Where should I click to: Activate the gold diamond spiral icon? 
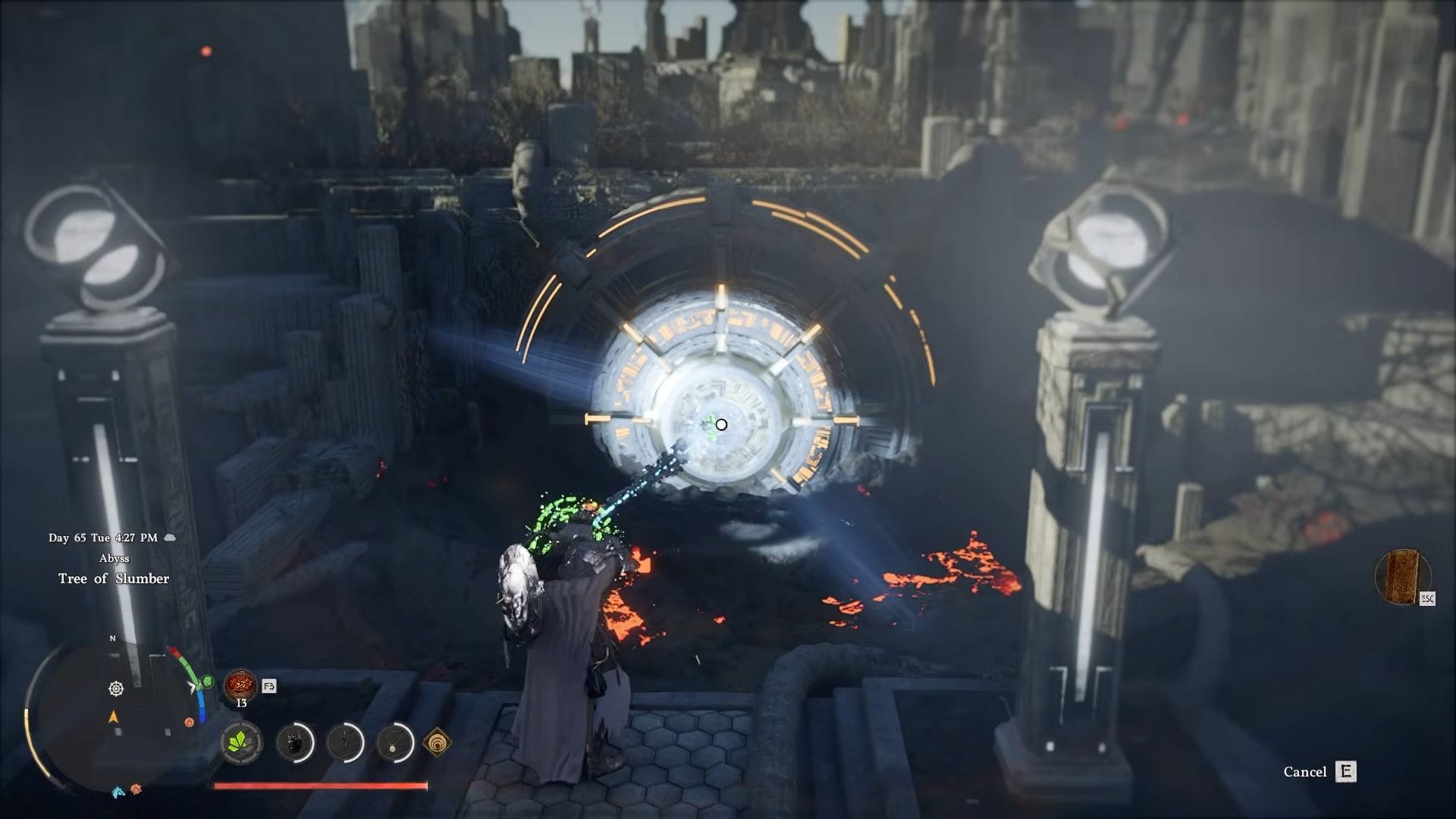(437, 742)
